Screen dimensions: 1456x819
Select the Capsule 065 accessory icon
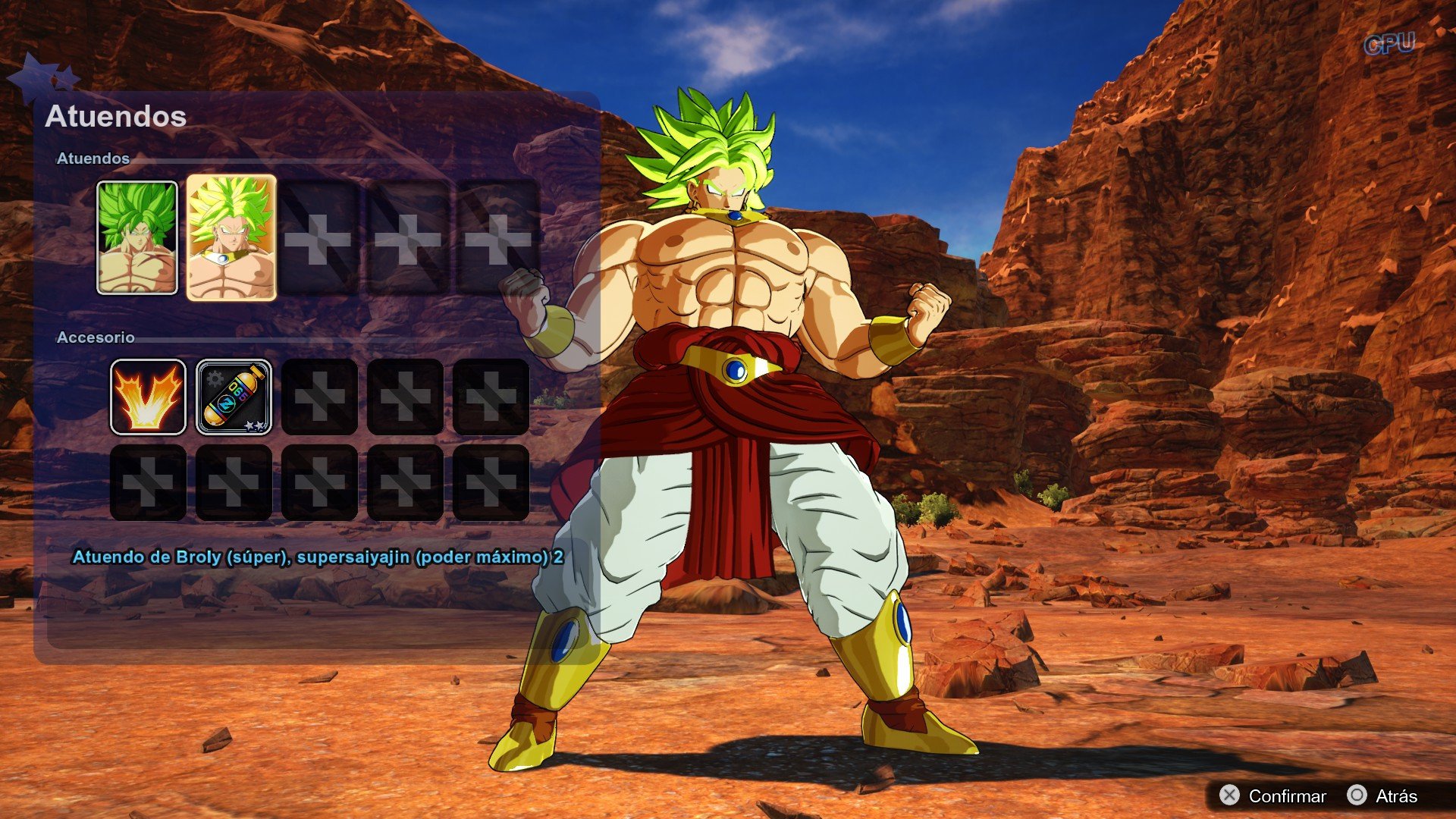(234, 398)
